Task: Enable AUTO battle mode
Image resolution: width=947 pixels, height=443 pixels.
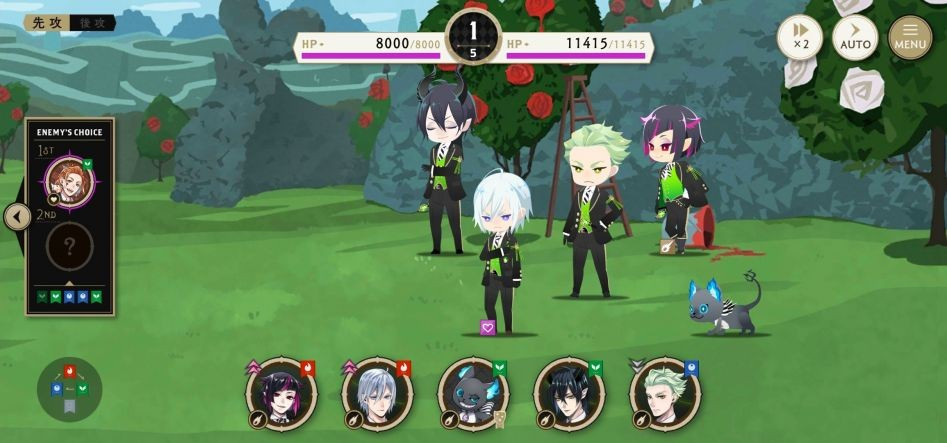Action: click(855, 37)
